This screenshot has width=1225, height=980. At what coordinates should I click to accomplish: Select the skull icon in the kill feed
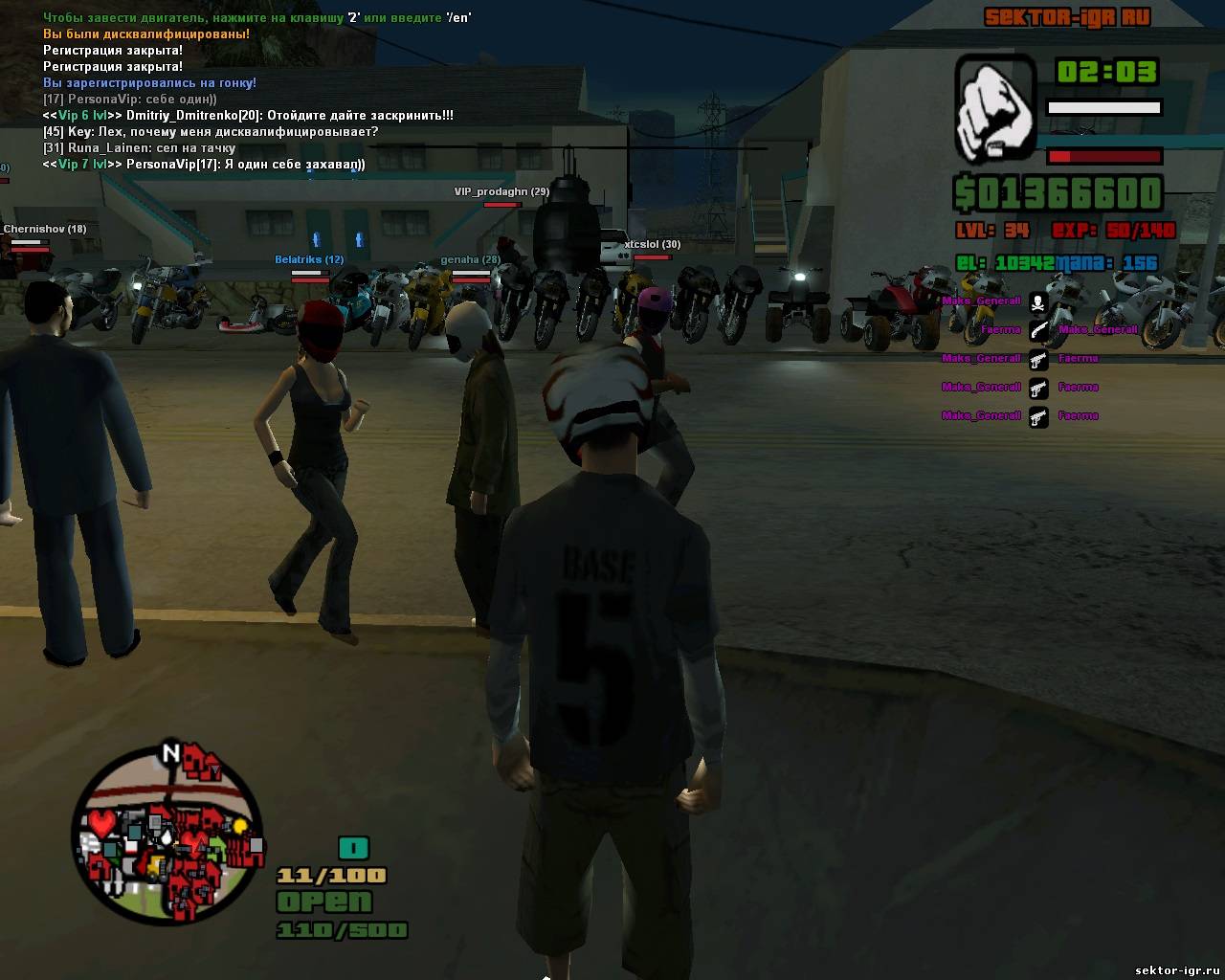coord(1038,302)
